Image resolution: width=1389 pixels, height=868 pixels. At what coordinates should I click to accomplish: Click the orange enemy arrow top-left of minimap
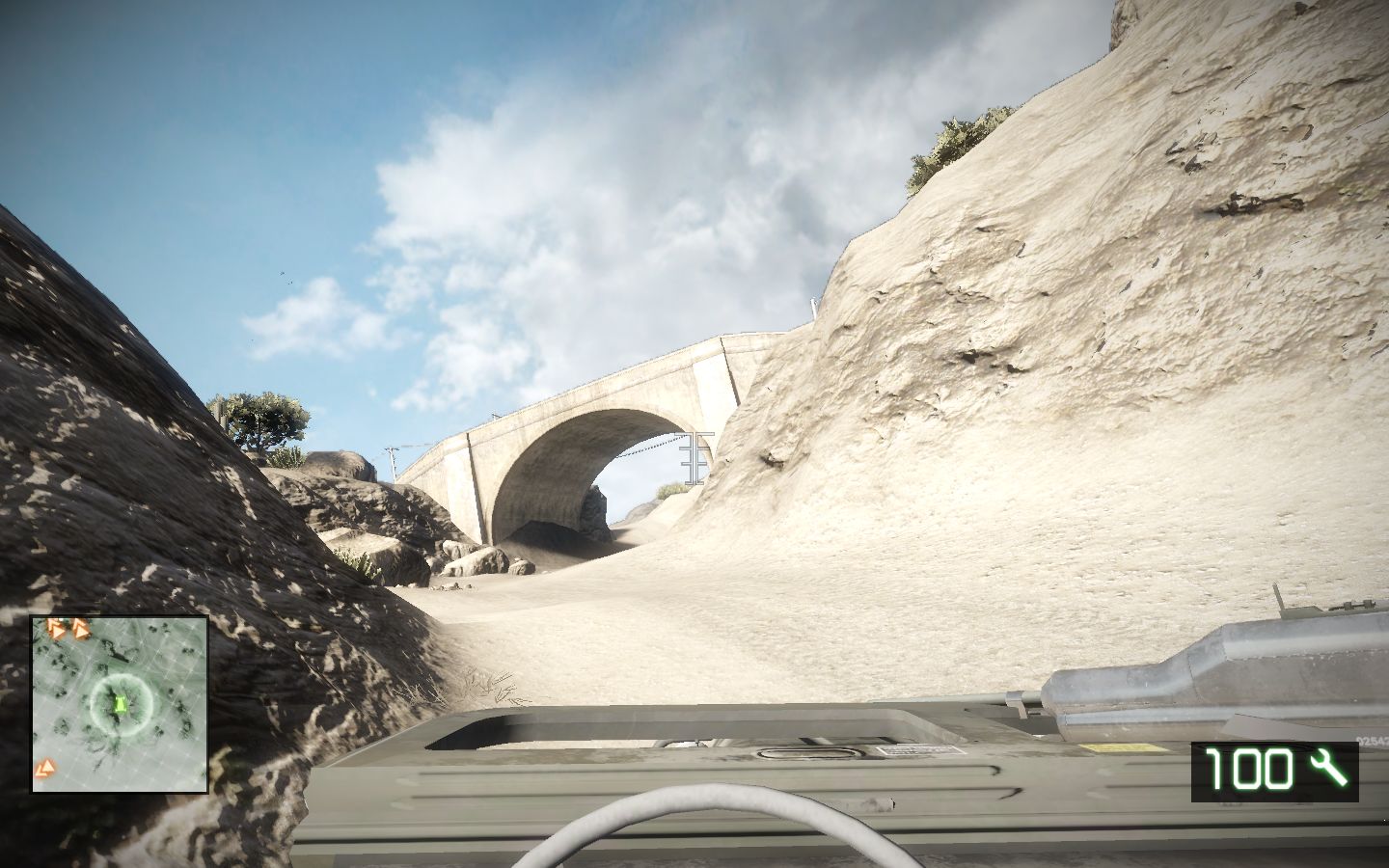coord(56,629)
